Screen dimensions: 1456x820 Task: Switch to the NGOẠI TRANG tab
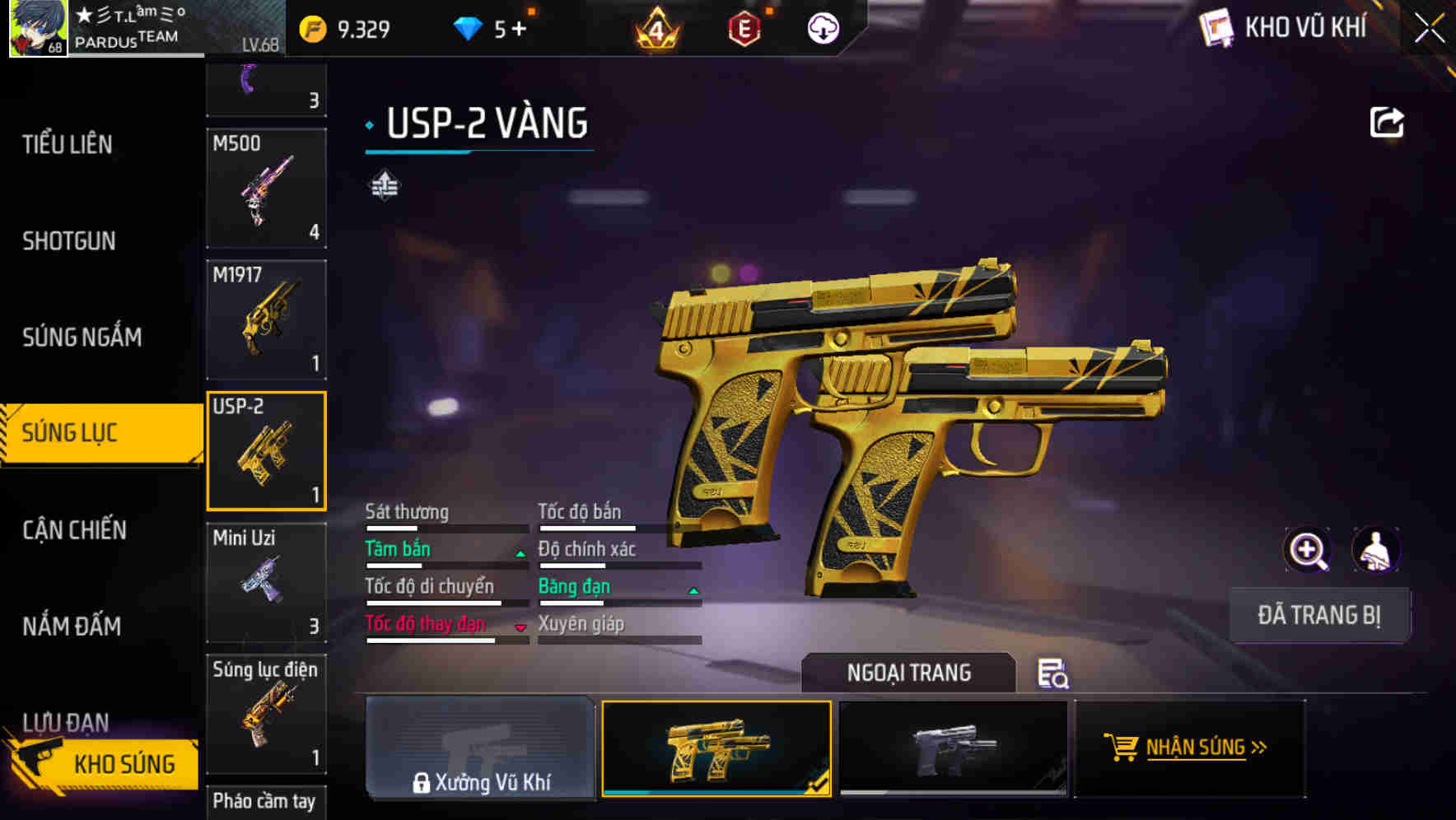[x=908, y=673]
